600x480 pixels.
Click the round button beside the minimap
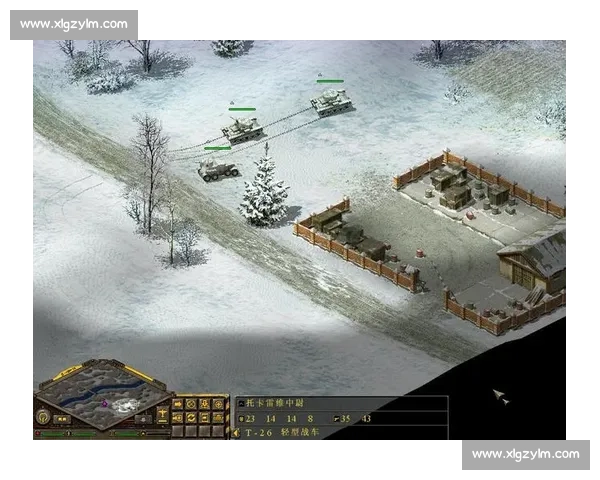(44, 416)
